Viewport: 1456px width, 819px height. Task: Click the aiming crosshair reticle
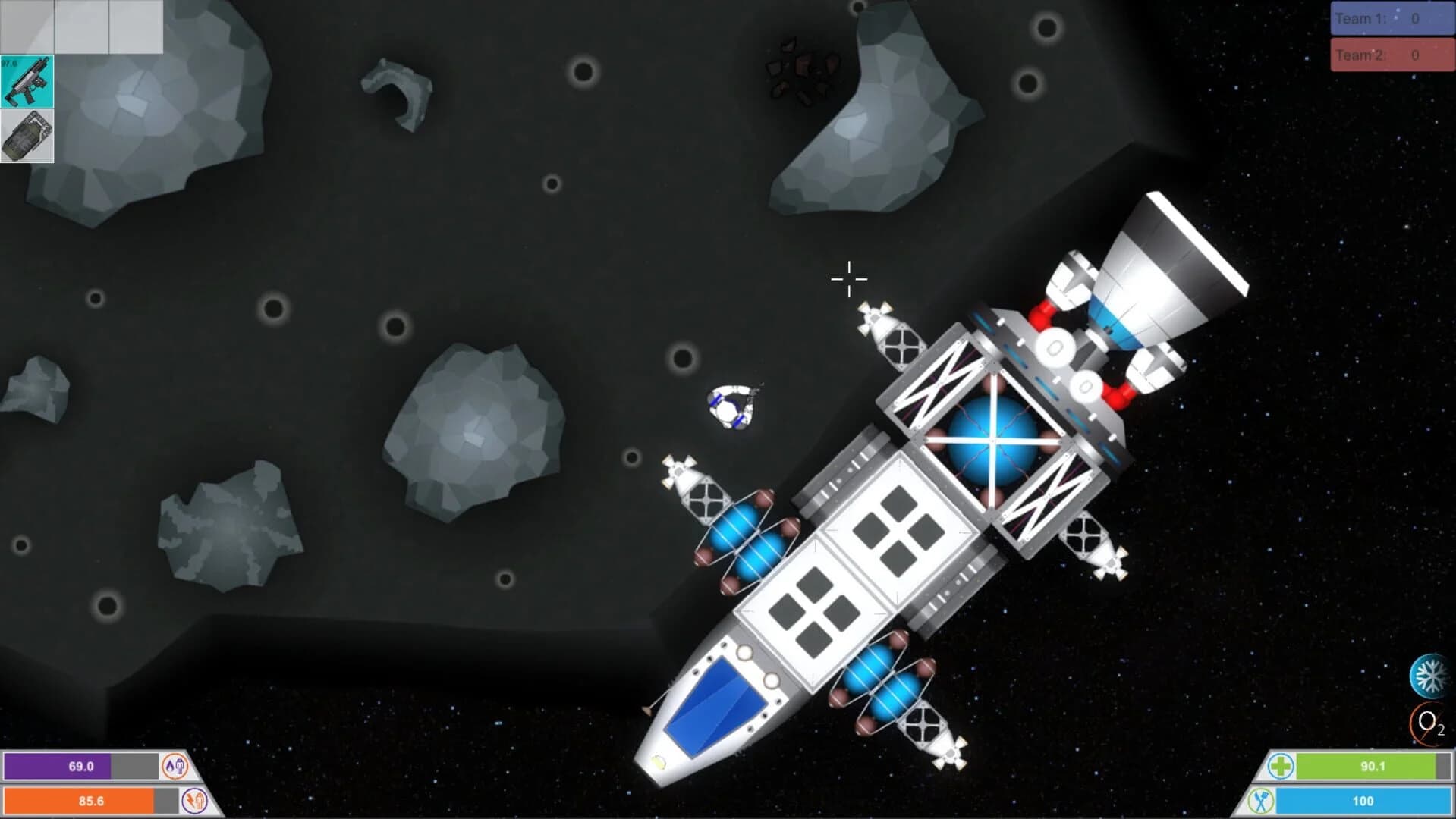[849, 279]
